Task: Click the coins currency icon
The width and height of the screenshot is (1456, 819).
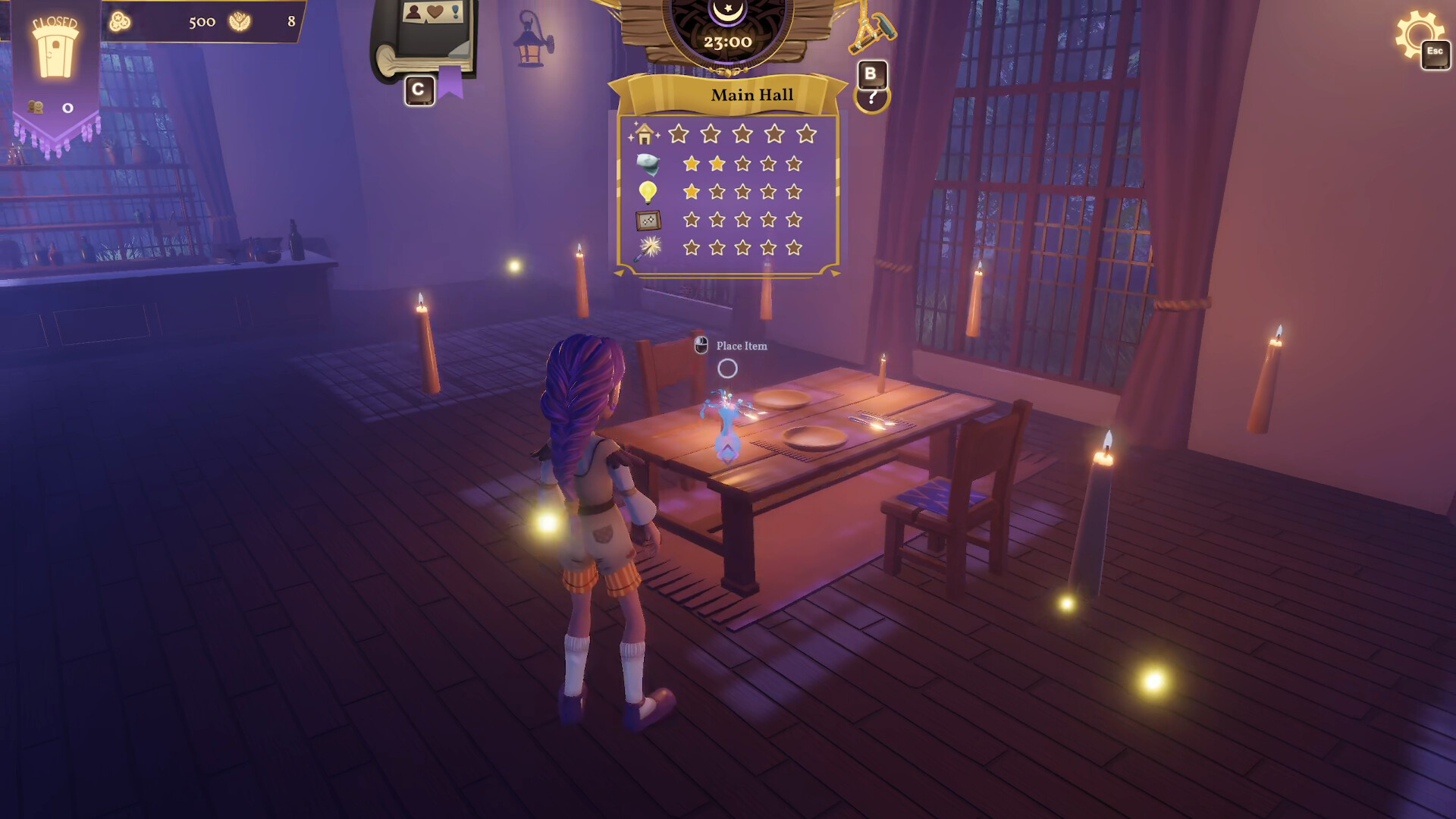Action: (x=119, y=20)
